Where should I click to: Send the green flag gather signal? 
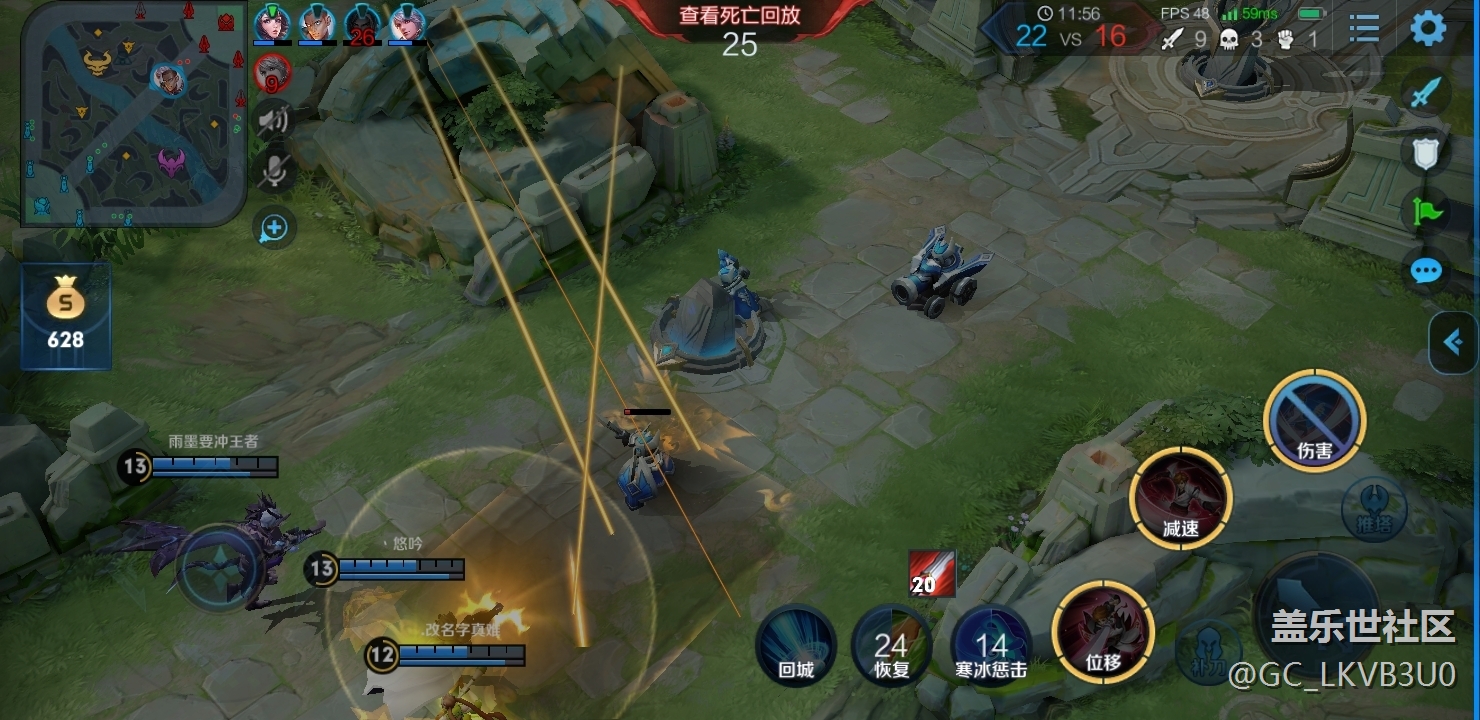1426,211
